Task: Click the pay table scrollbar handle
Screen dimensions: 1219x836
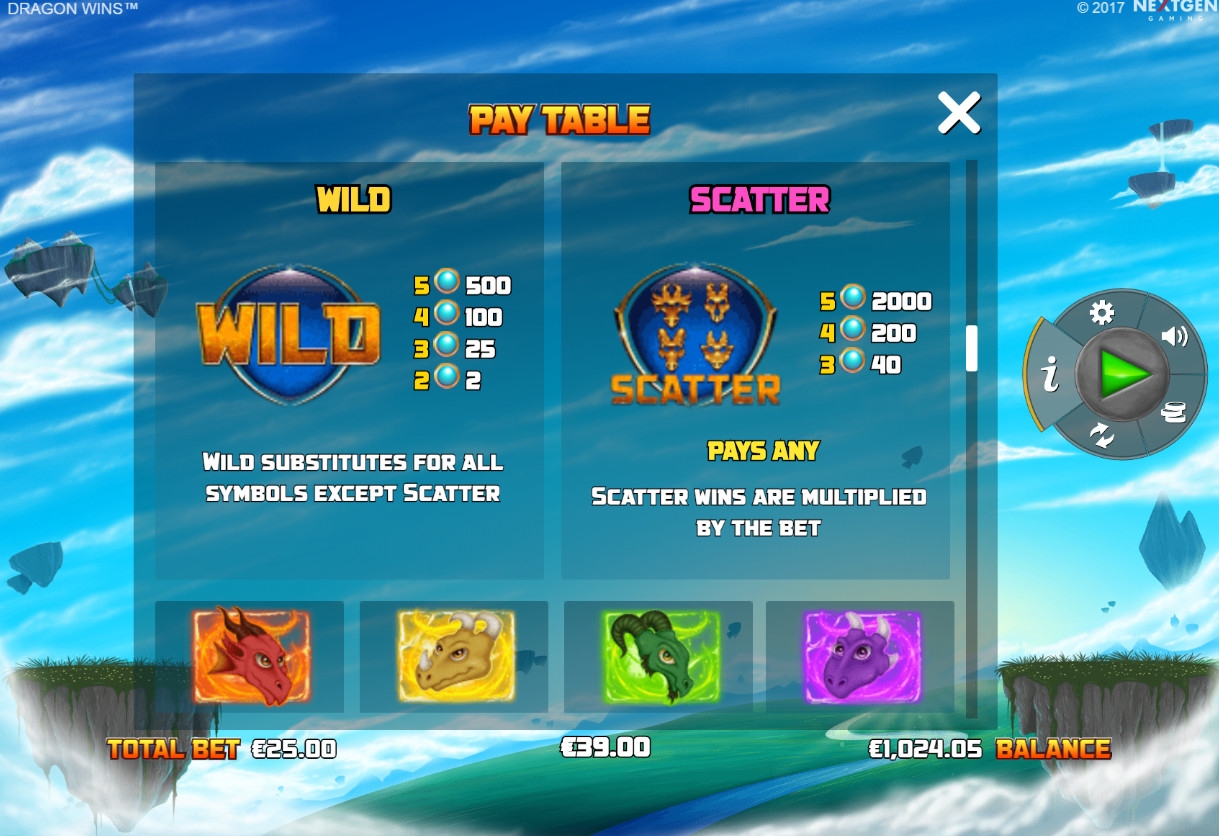Action: pos(971,349)
